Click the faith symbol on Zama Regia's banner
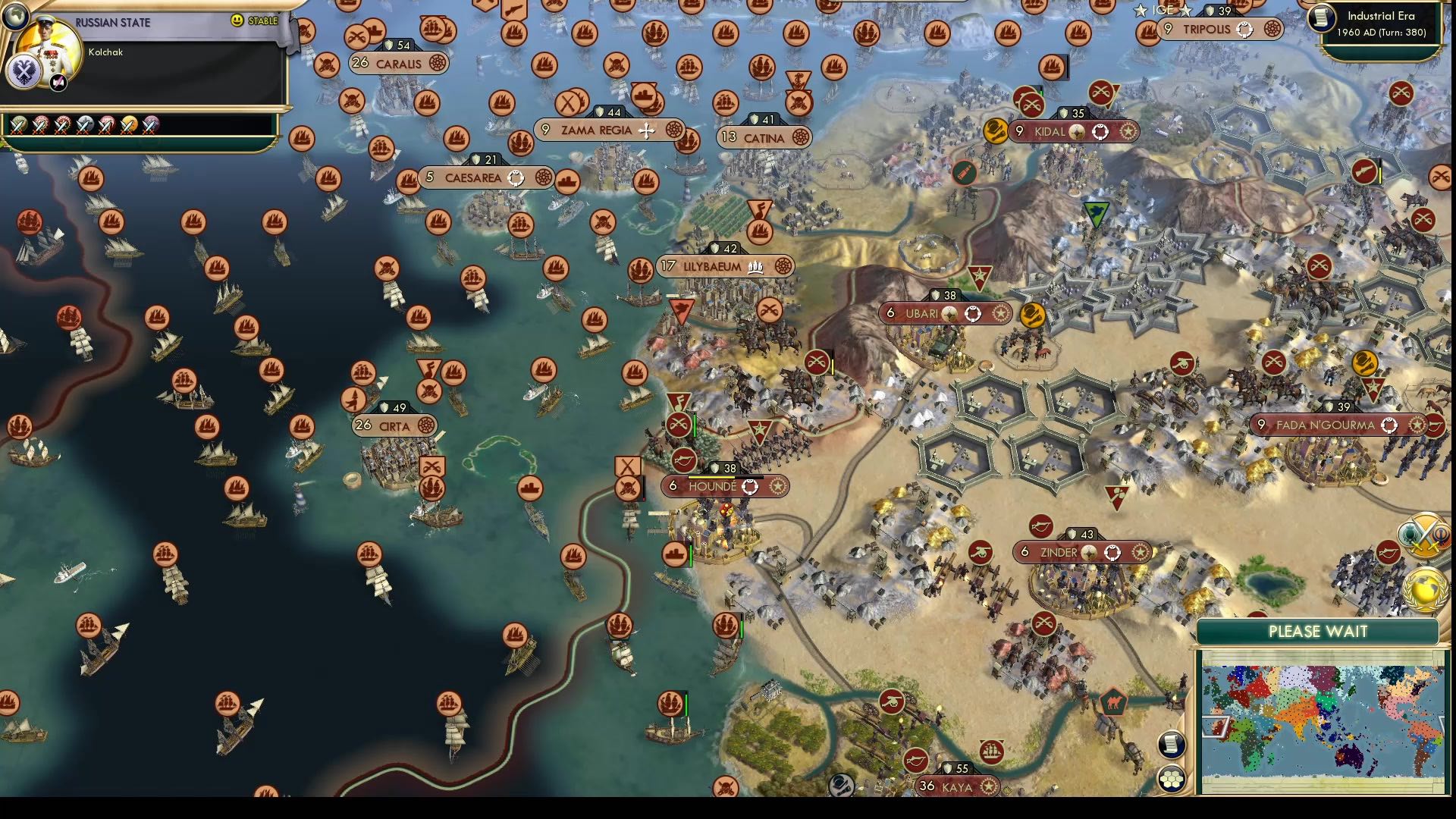The width and height of the screenshot is (1456, 819). point(646,130)
